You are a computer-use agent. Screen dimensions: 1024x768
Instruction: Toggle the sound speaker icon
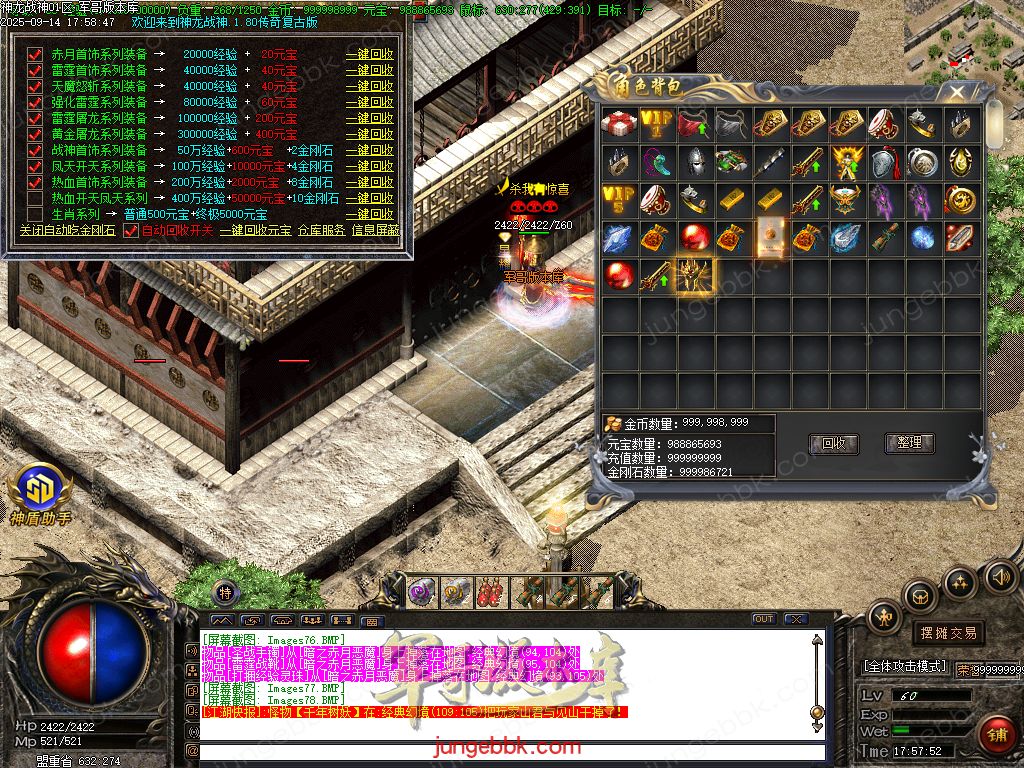point(1000,577)
